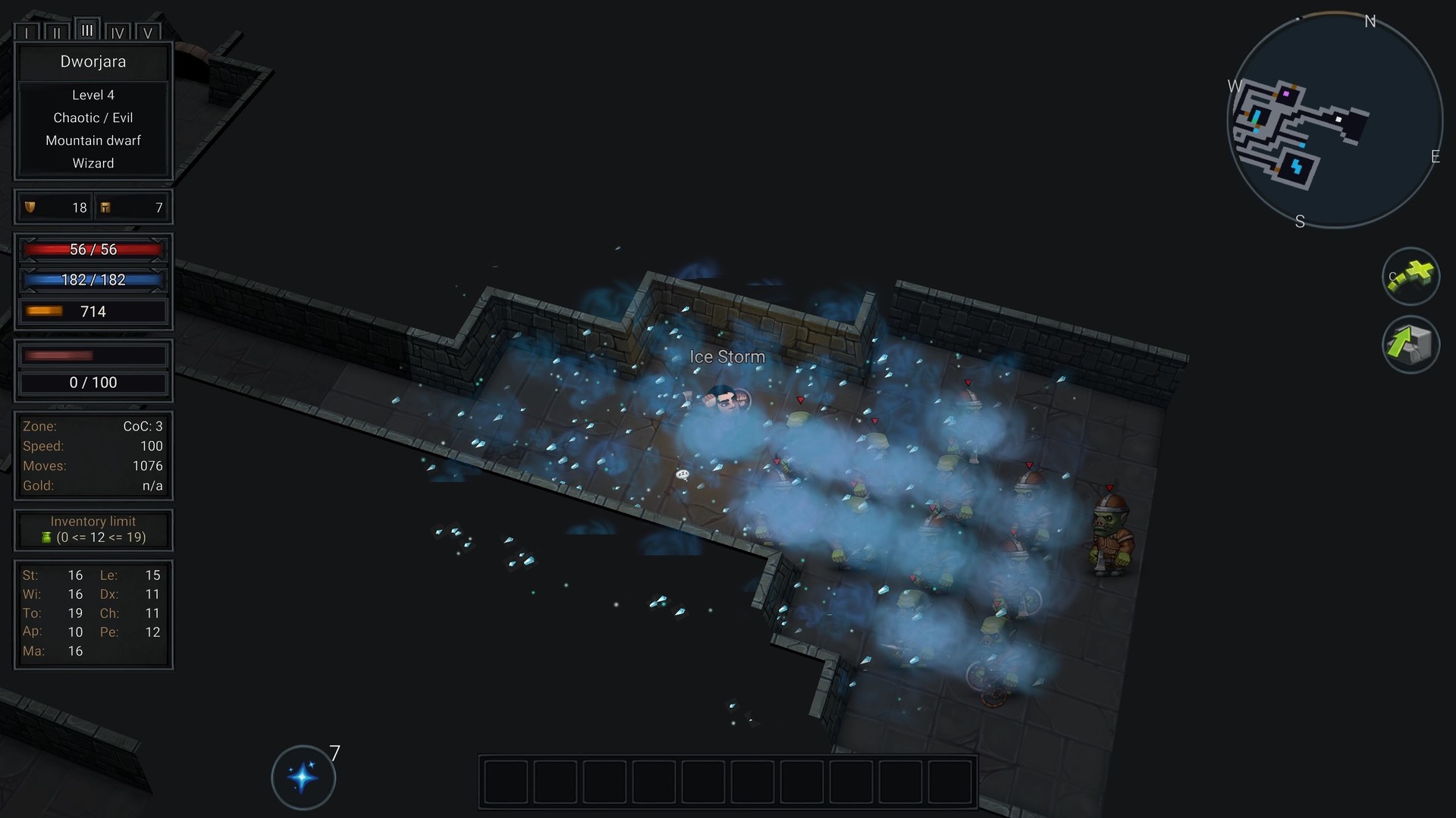Click the red health bar showing 56/56

pyautogui.click(x=93, y=249)
